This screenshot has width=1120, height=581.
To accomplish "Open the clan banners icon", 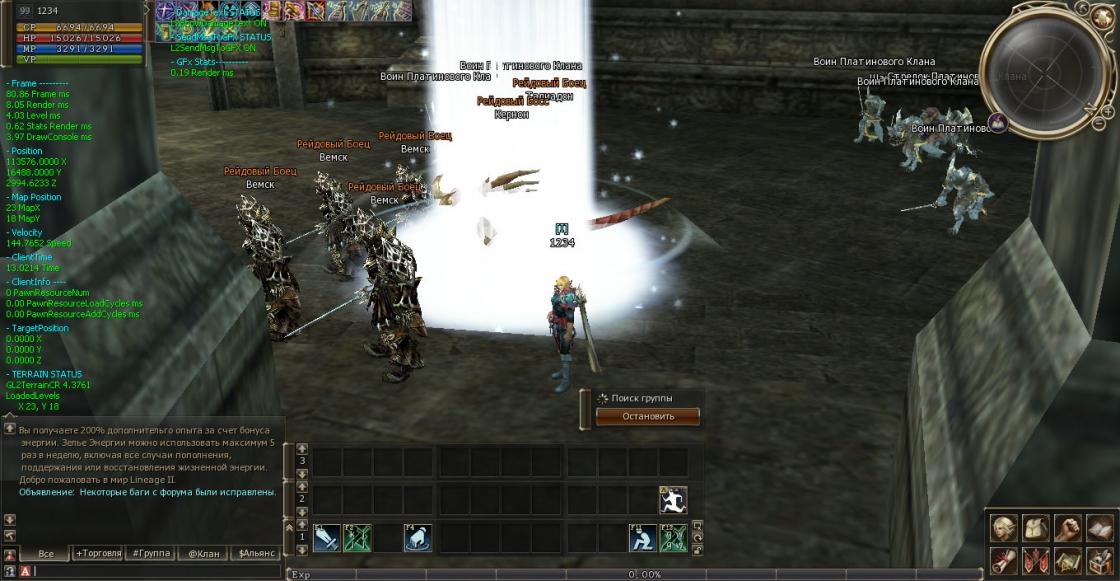I will pos(1036,560).
